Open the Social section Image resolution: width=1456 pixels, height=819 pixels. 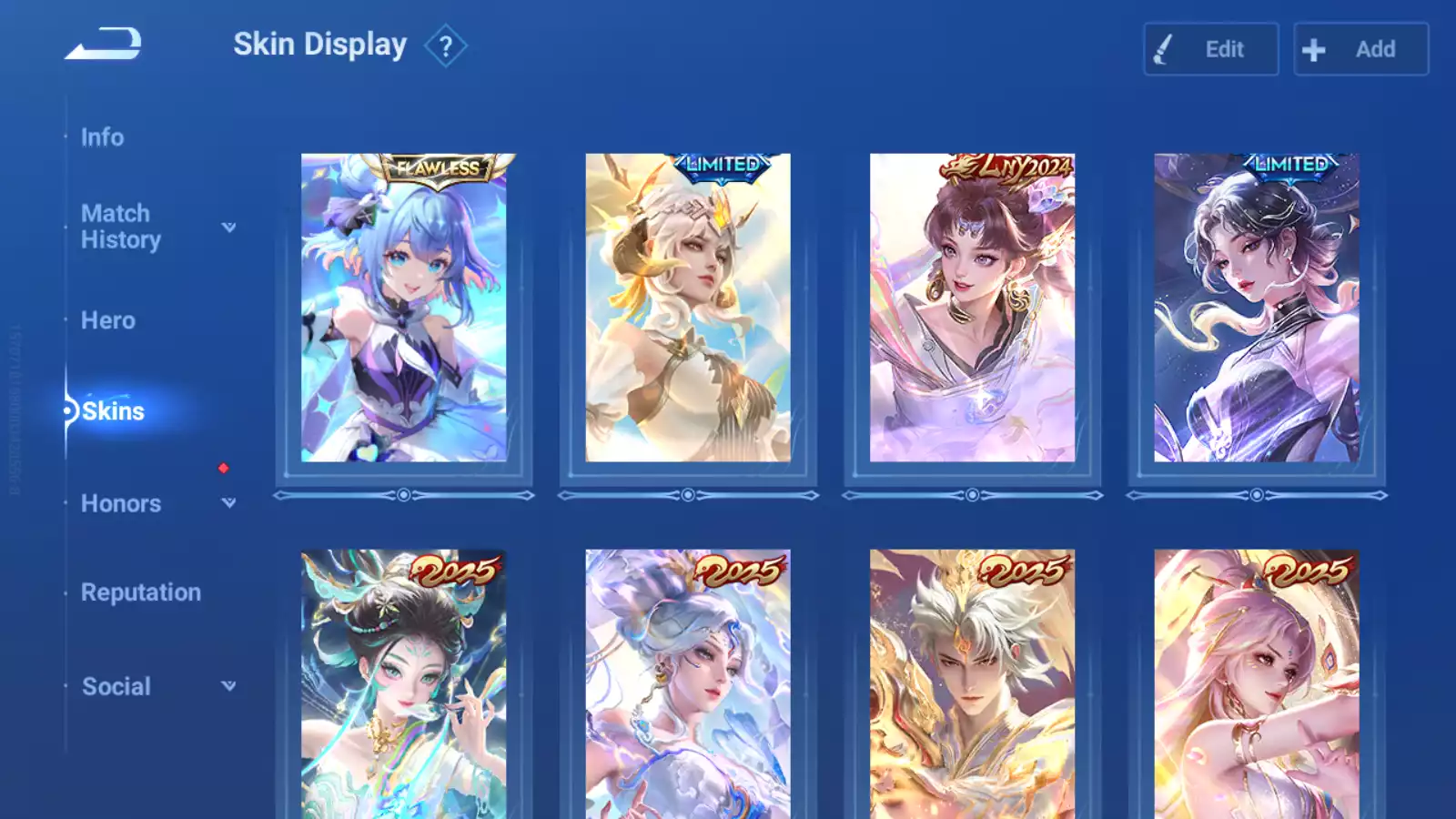tap(116, 686)
